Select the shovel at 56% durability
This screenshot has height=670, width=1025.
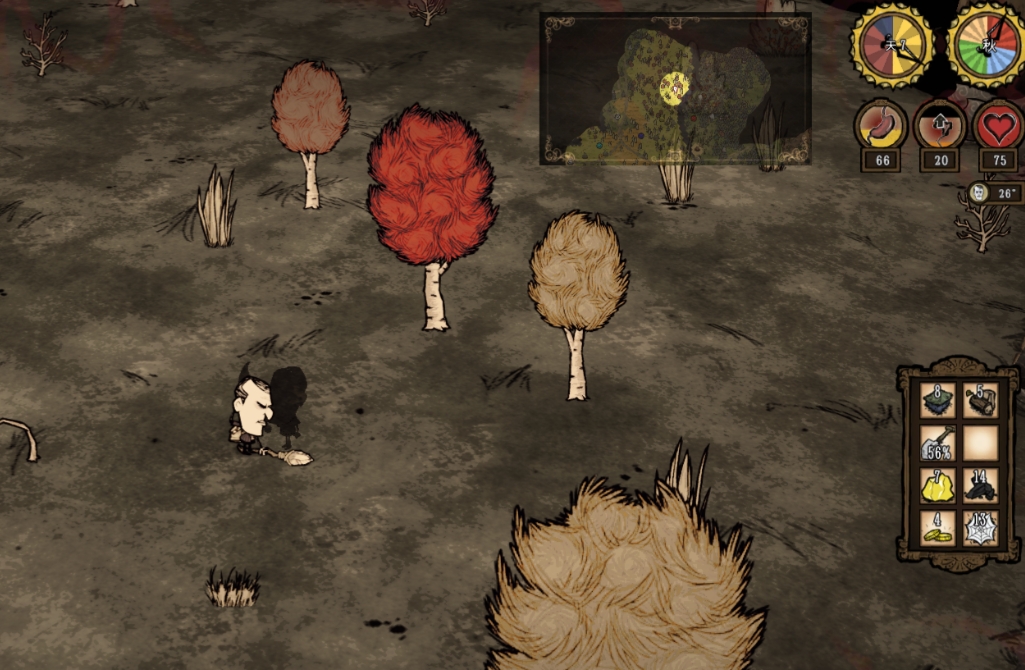(937, 443)
